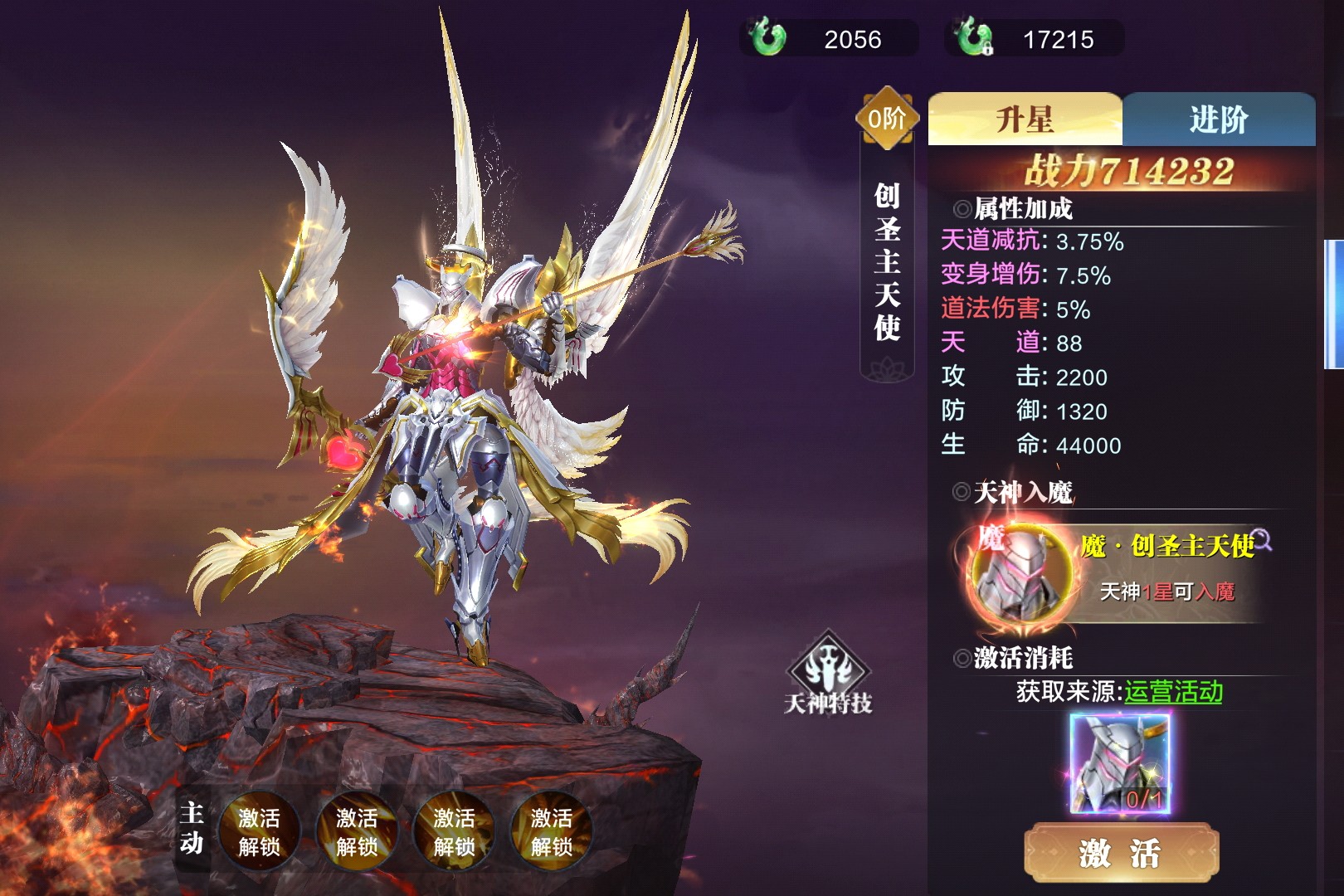Tap the 0阶 rank badge

point(887,119)
